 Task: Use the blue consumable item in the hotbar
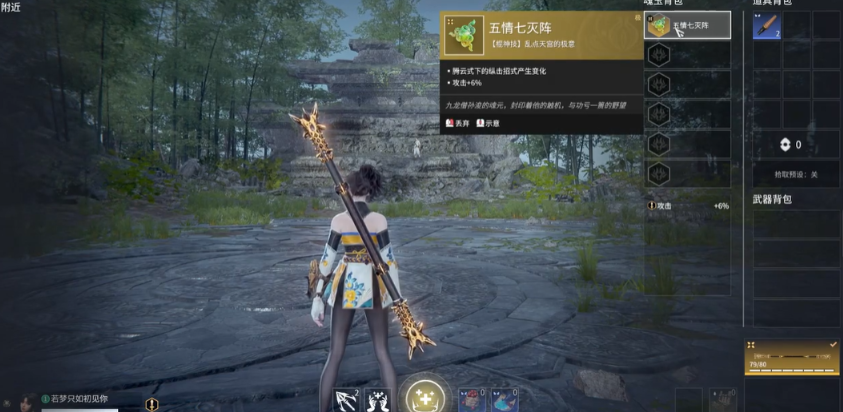pos(503,400)
